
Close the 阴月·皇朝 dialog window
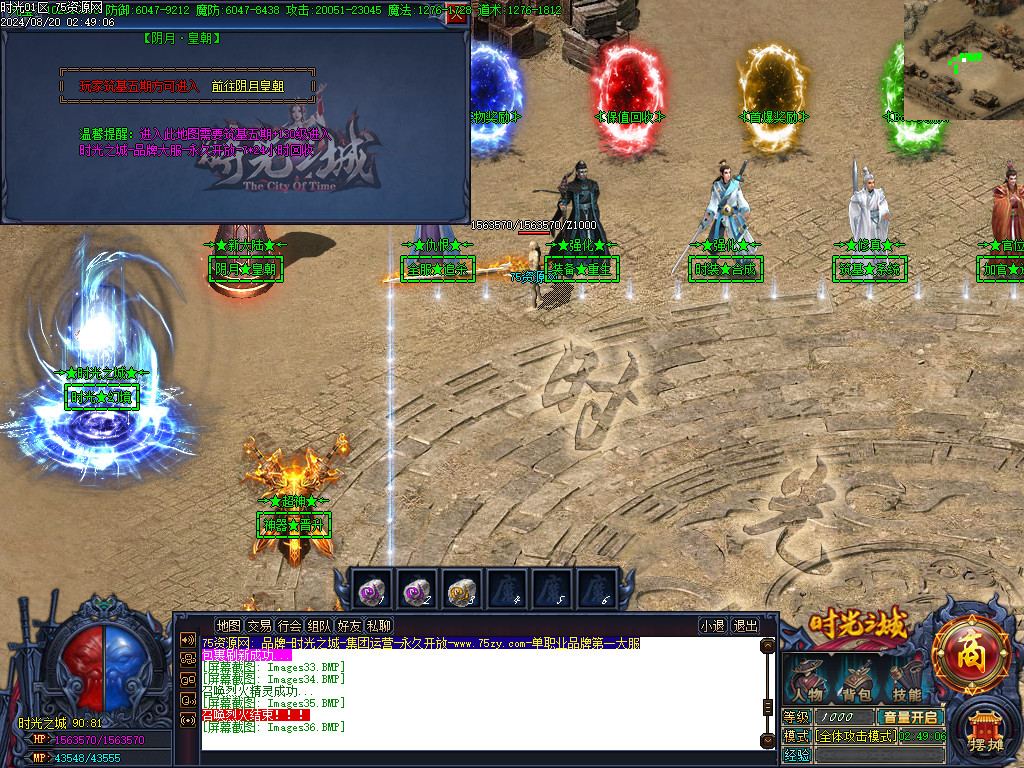point(457,14)
